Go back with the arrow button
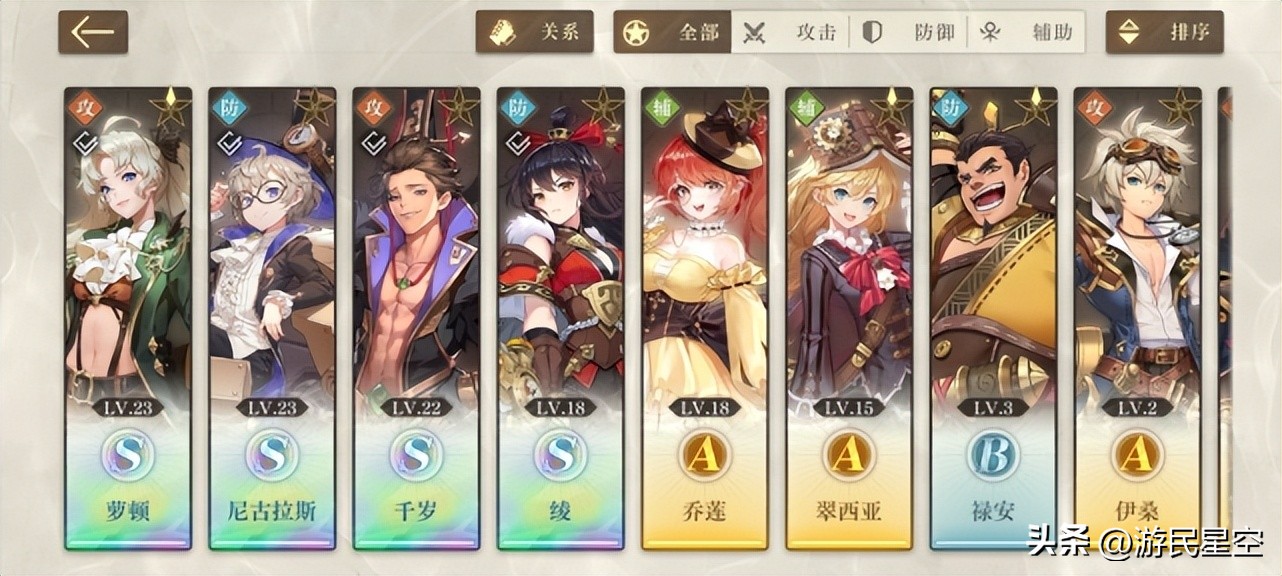 93,32
